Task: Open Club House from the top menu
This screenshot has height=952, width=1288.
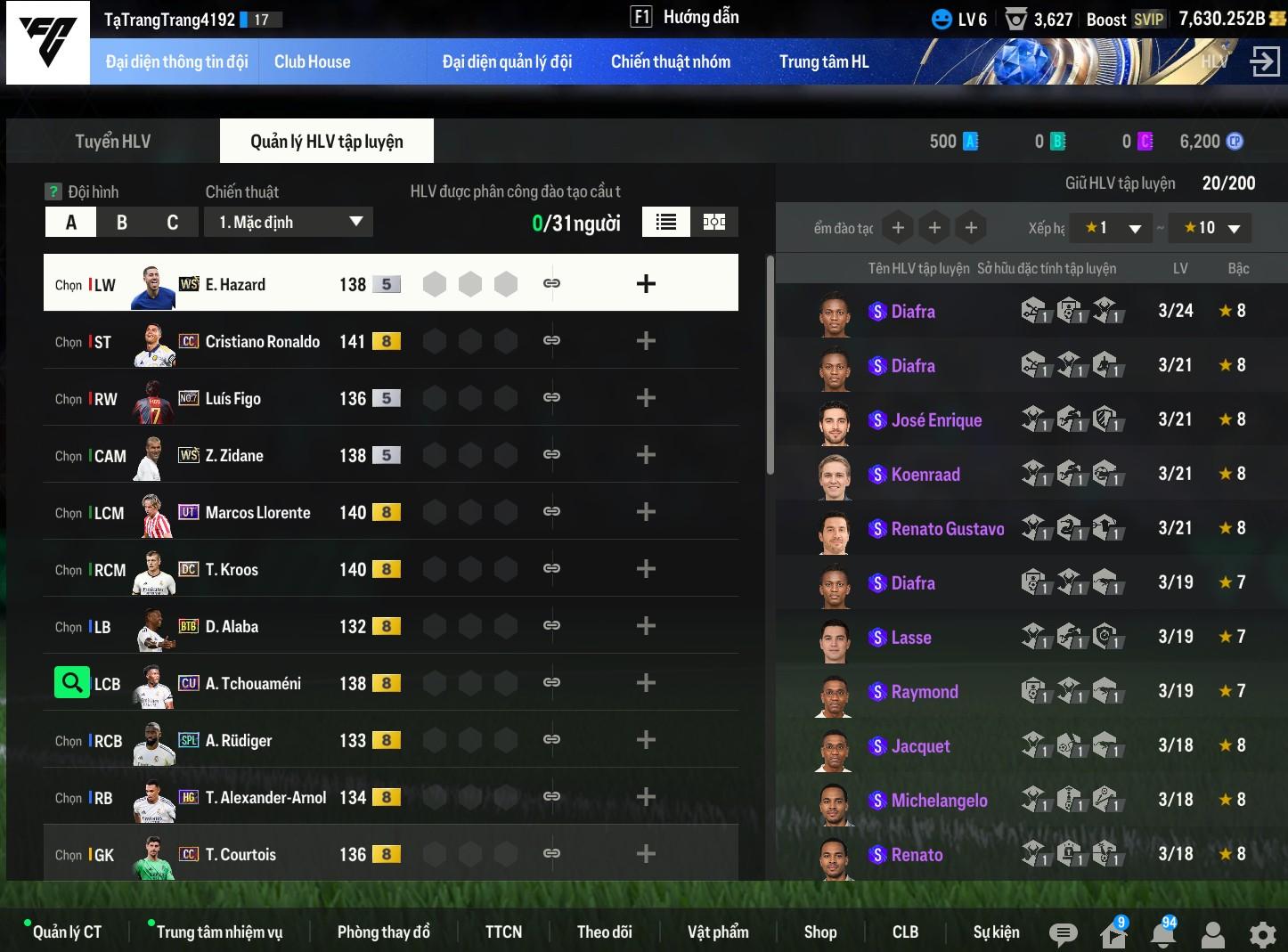Action: (312, 61)
